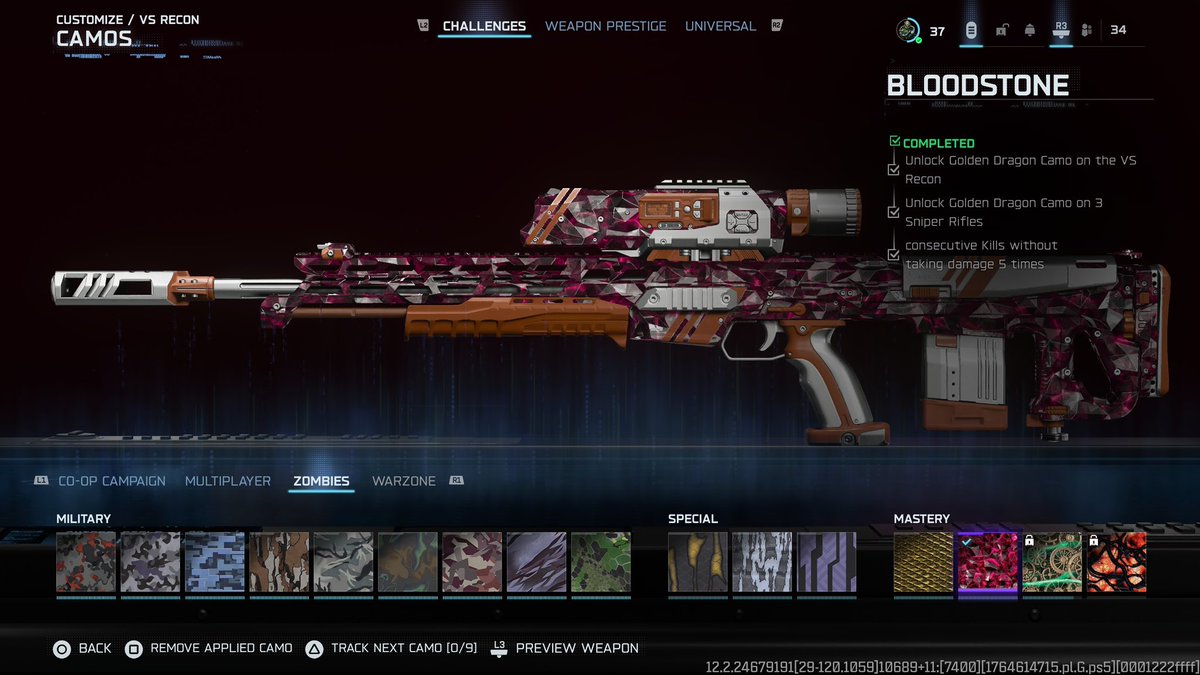Image resolution: width=1200 pixels, height=675 pixels.
Task: Select the Bloodstone red crystal camo
Action: pos(988,562)
